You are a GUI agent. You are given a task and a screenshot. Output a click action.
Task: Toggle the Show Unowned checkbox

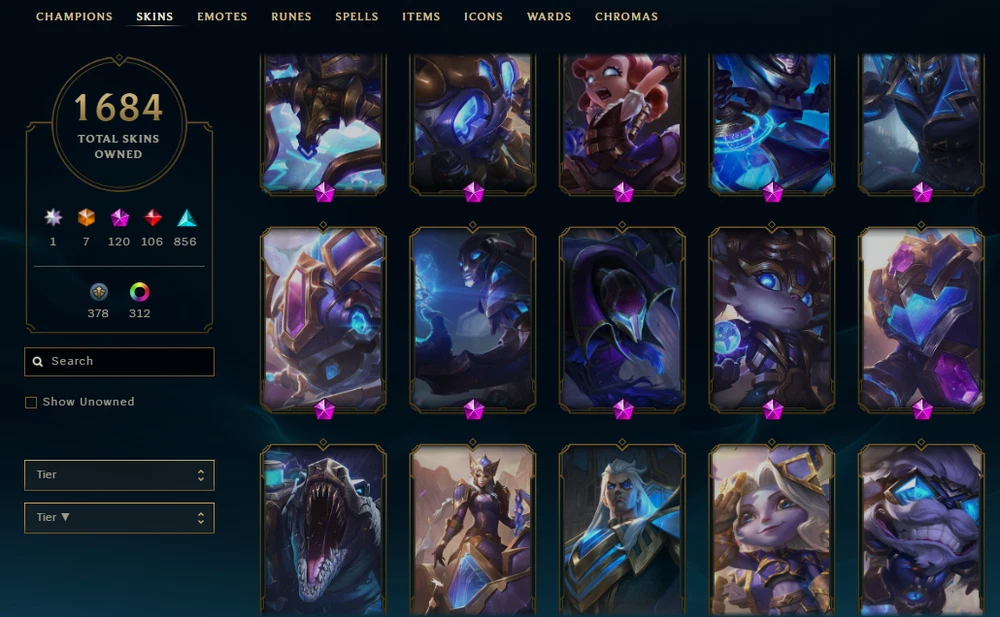pos(31,402)
